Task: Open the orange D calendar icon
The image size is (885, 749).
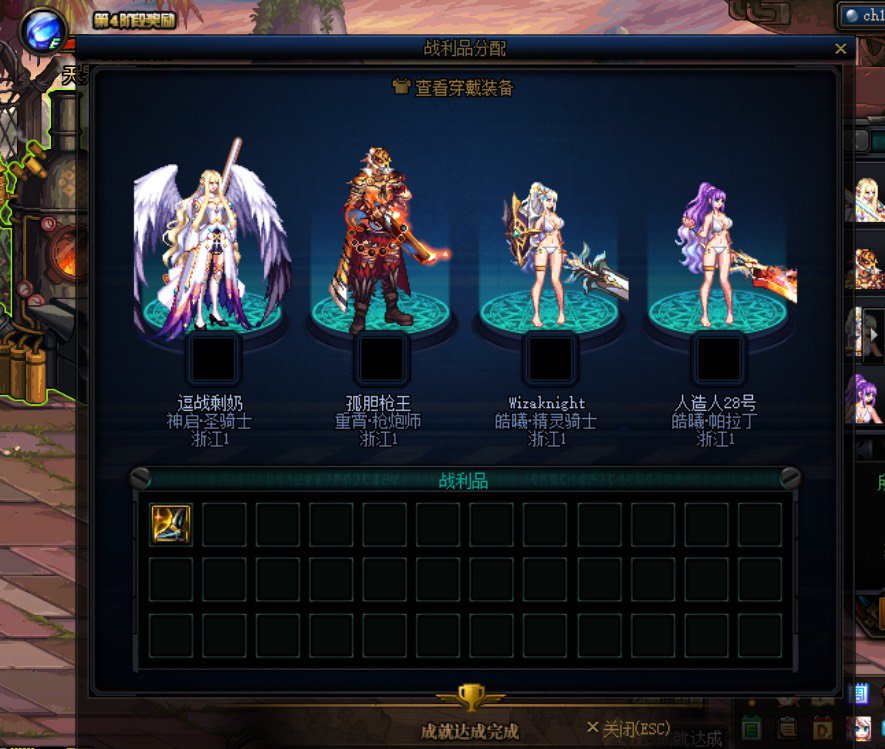Action: click(822, 729)
